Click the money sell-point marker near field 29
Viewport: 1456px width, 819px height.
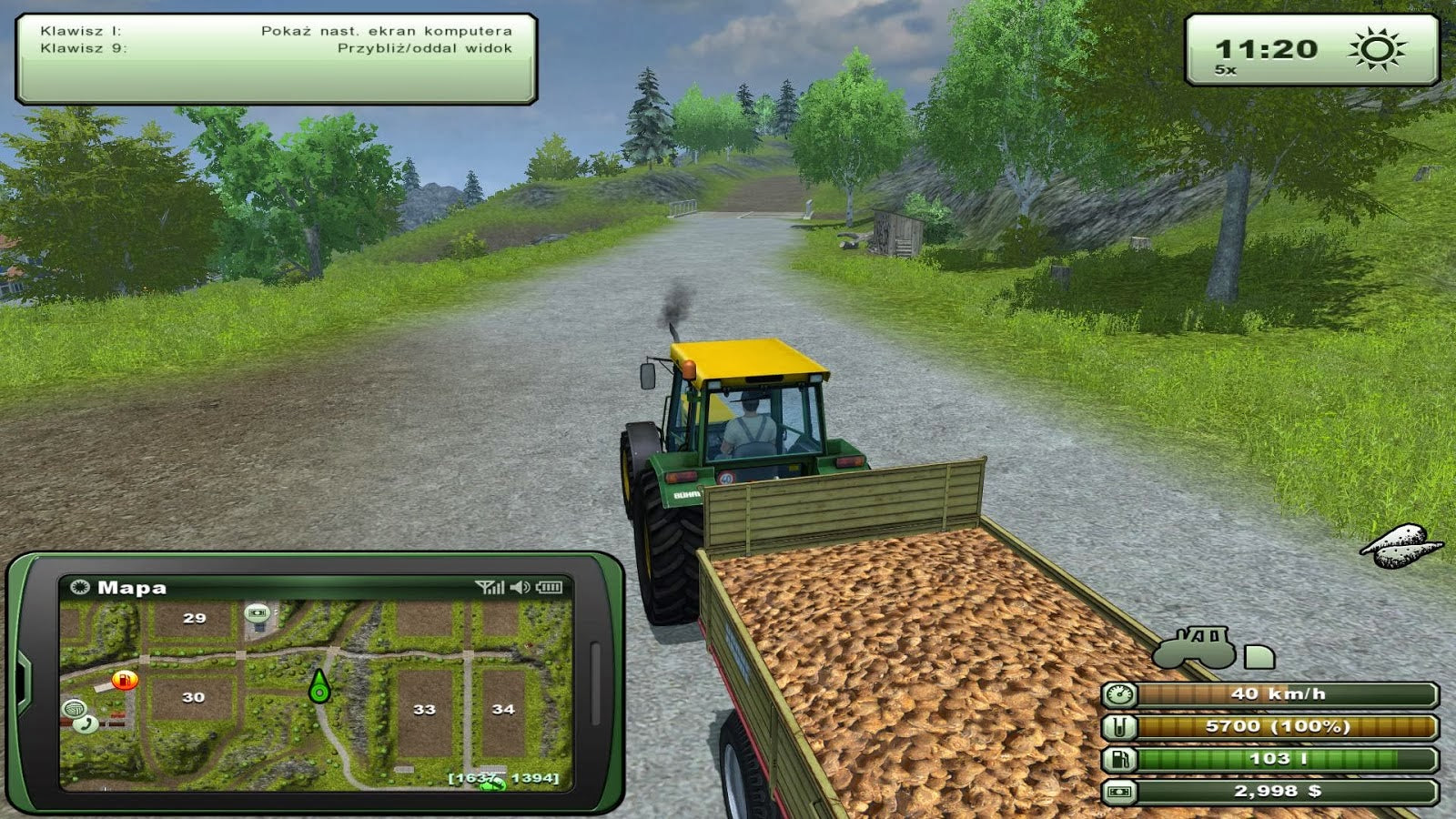click(258, 612)
